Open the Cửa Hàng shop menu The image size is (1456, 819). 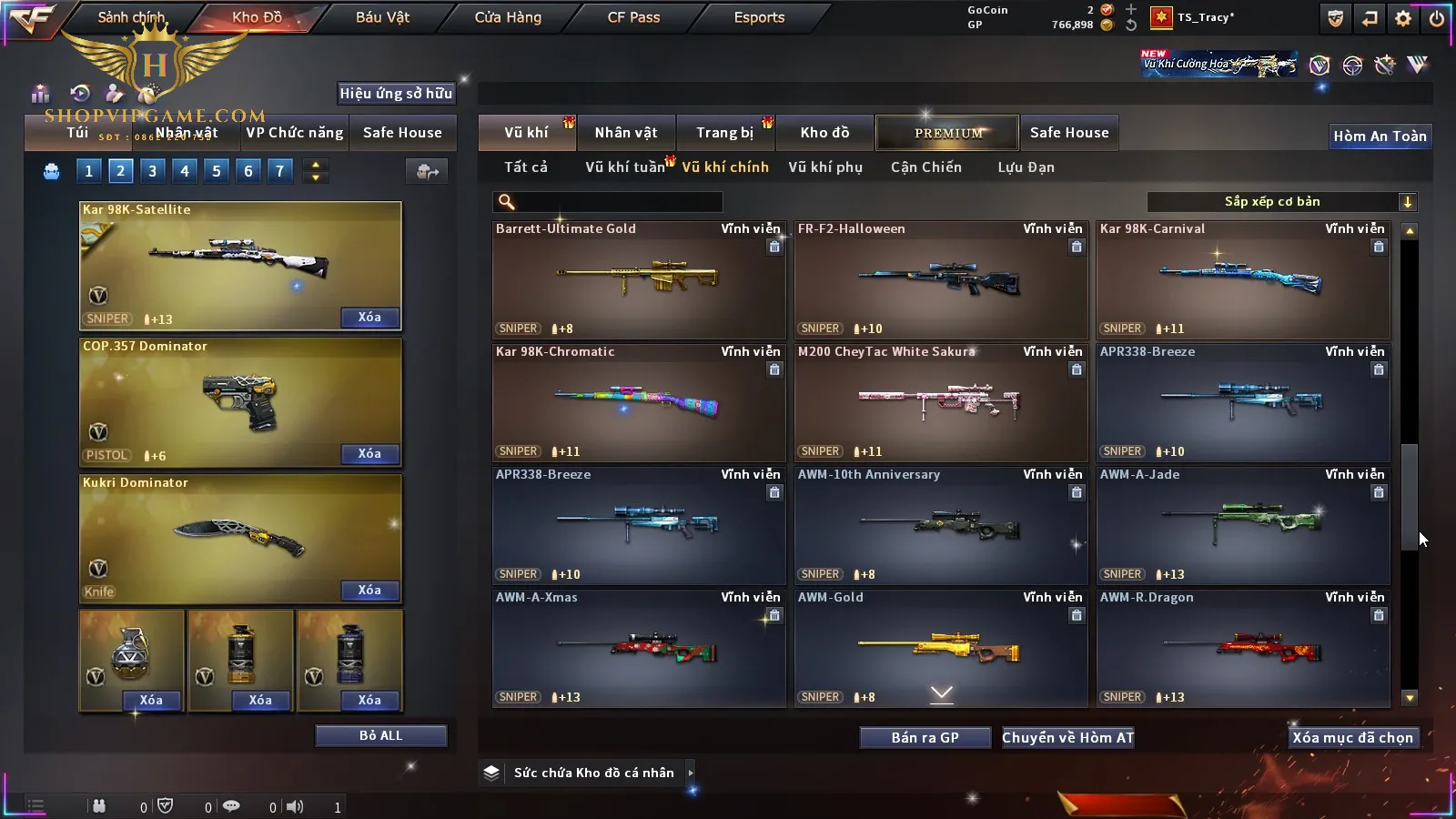tap(508, 17)
